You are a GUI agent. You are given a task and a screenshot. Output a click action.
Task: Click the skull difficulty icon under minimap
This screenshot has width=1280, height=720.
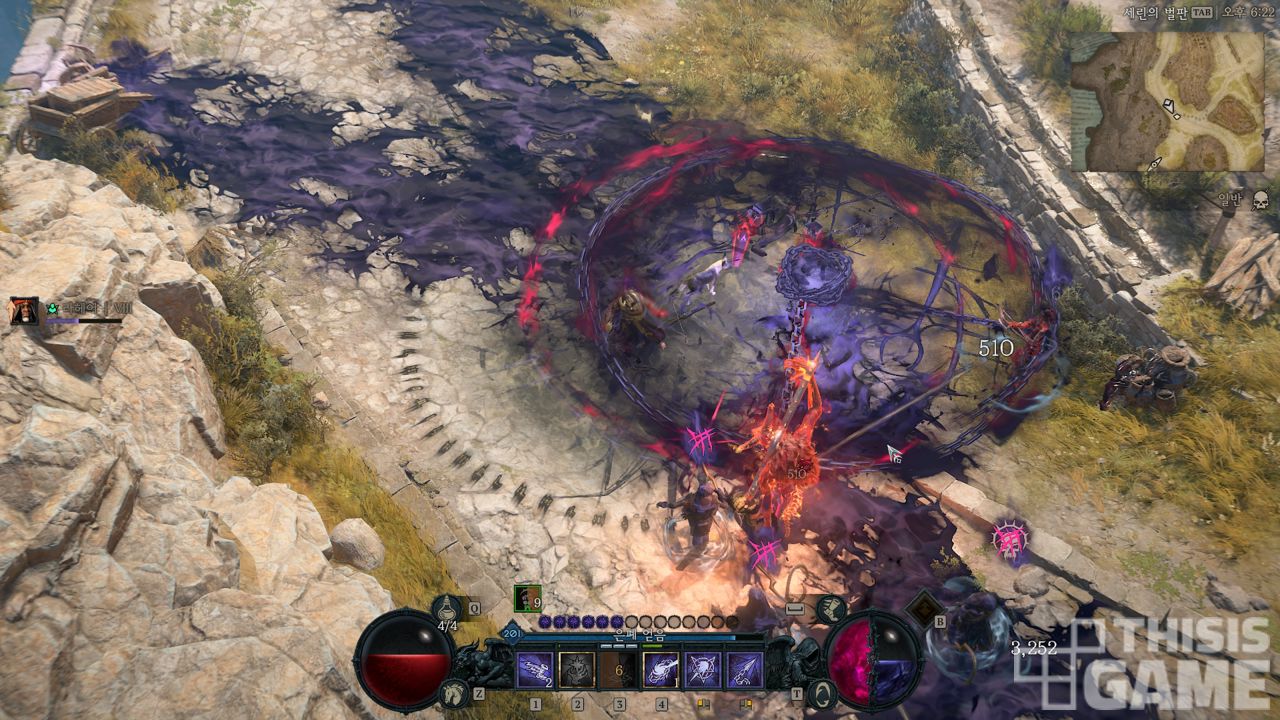[x=1260, y=198]
